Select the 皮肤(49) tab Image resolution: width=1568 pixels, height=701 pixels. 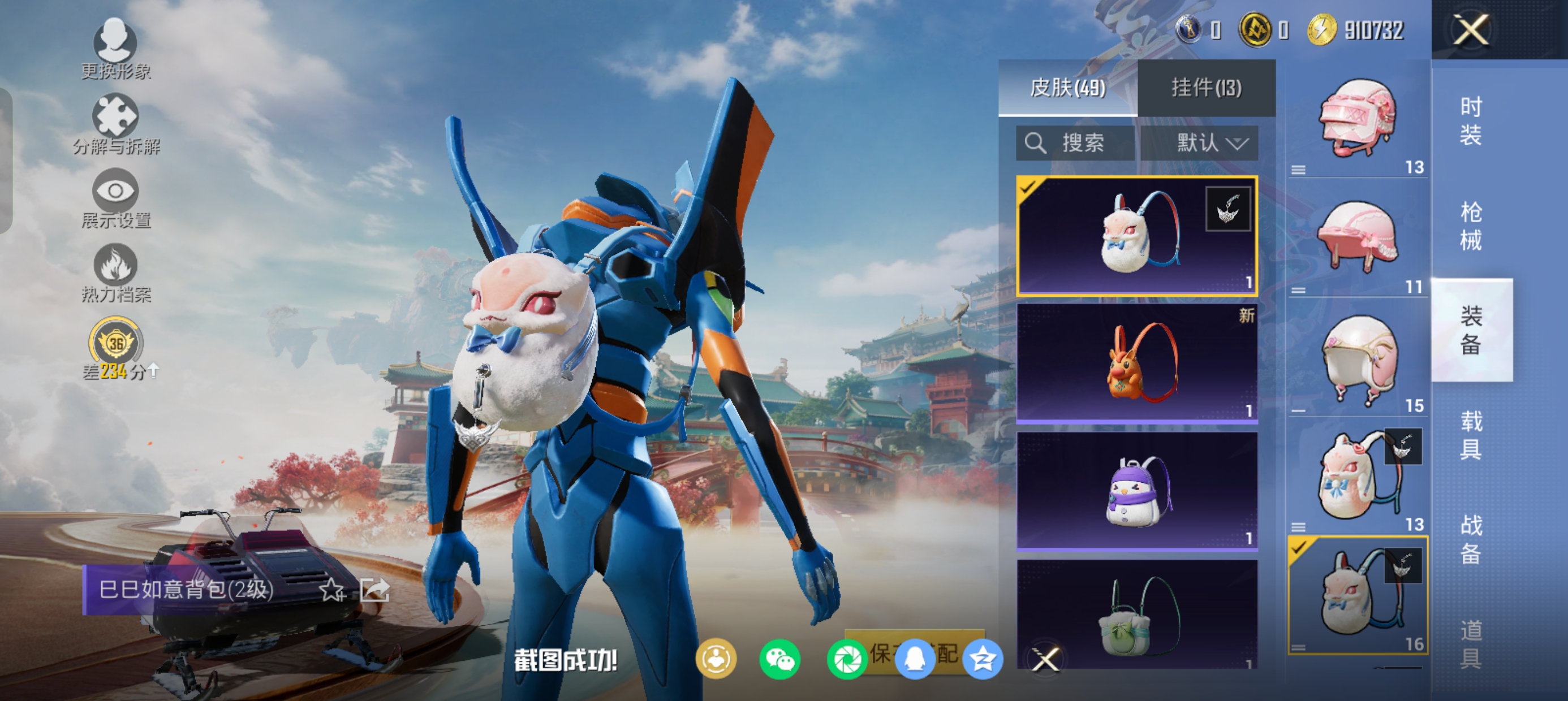pyautogui.click(x=1067, y=88)
